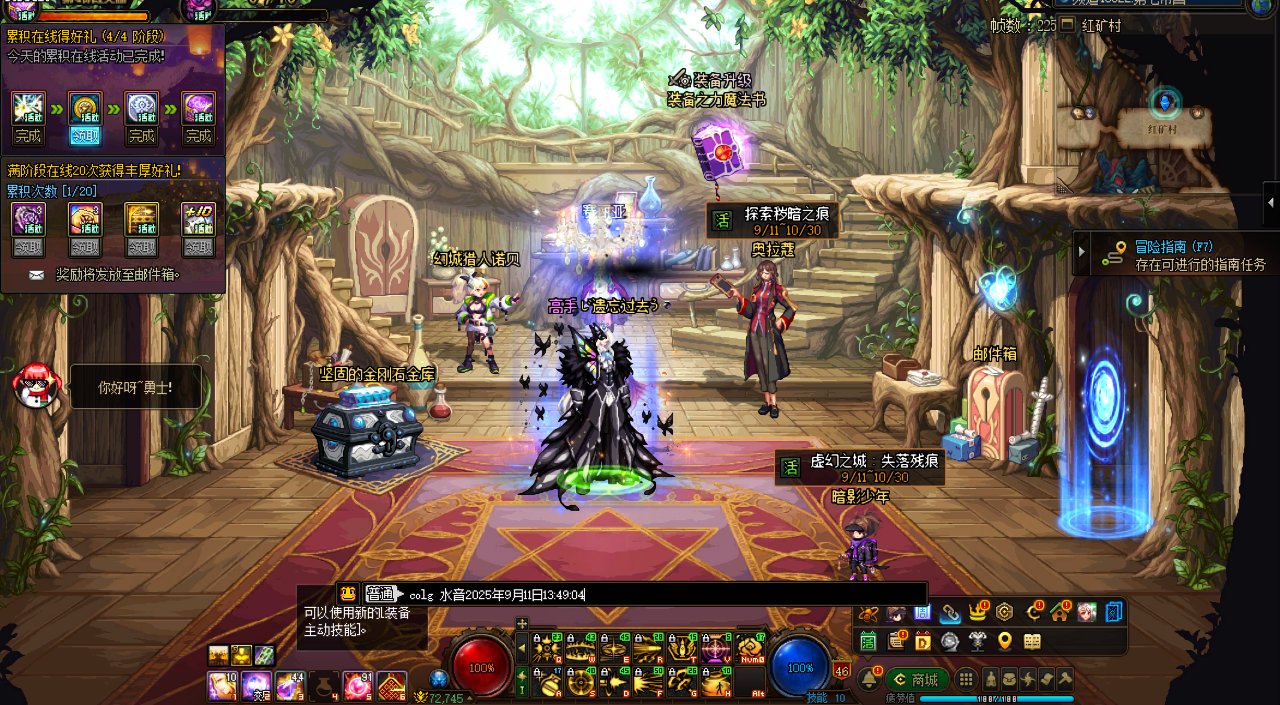Open the nine-dot grid menu button

(x=966, y=679)
